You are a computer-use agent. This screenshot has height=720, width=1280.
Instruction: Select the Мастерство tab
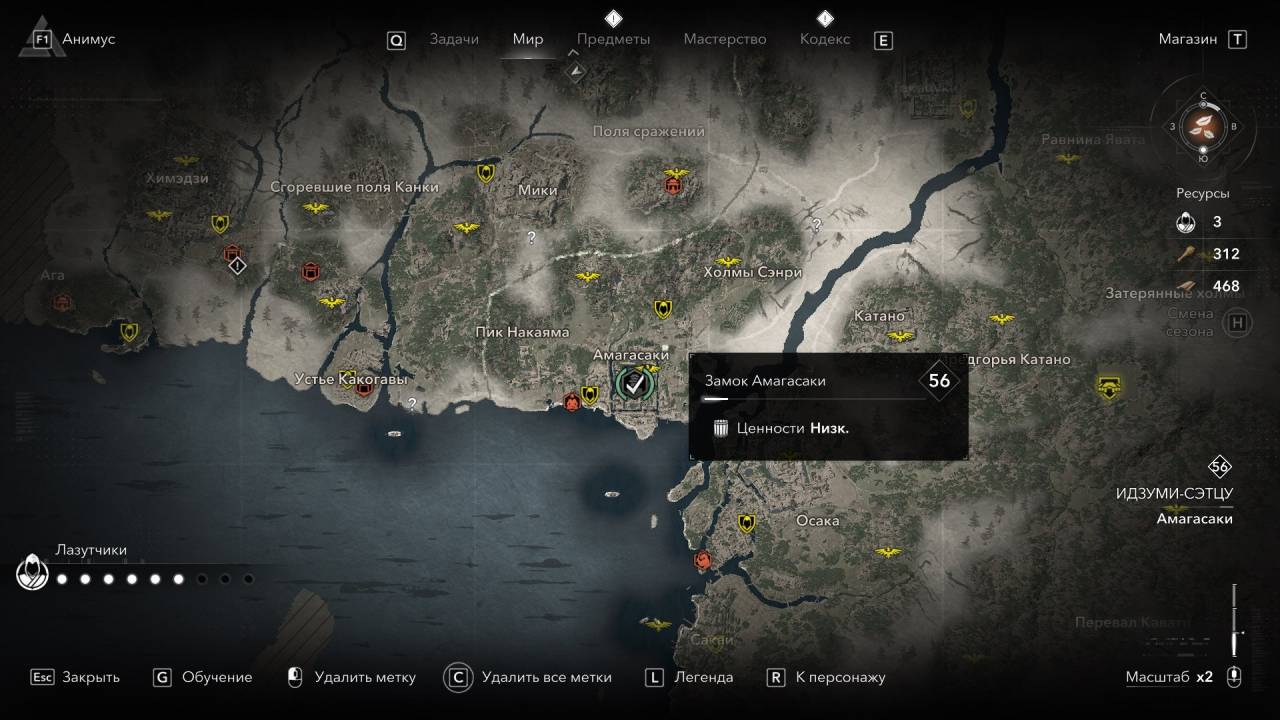pos(724,39)
